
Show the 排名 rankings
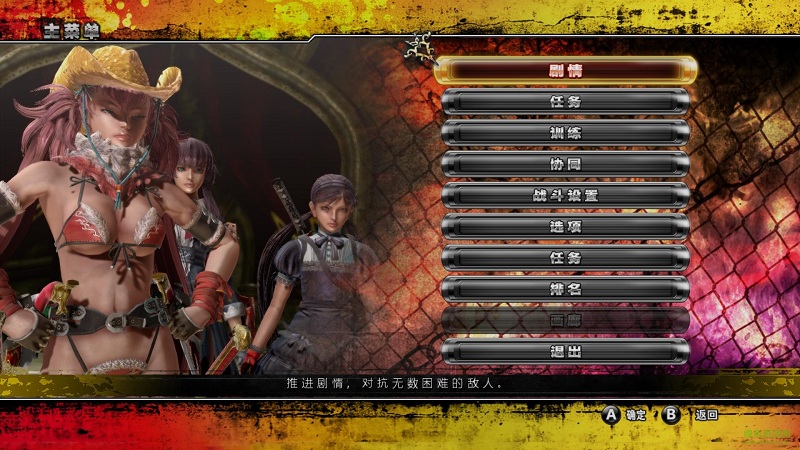coord(566,289)
